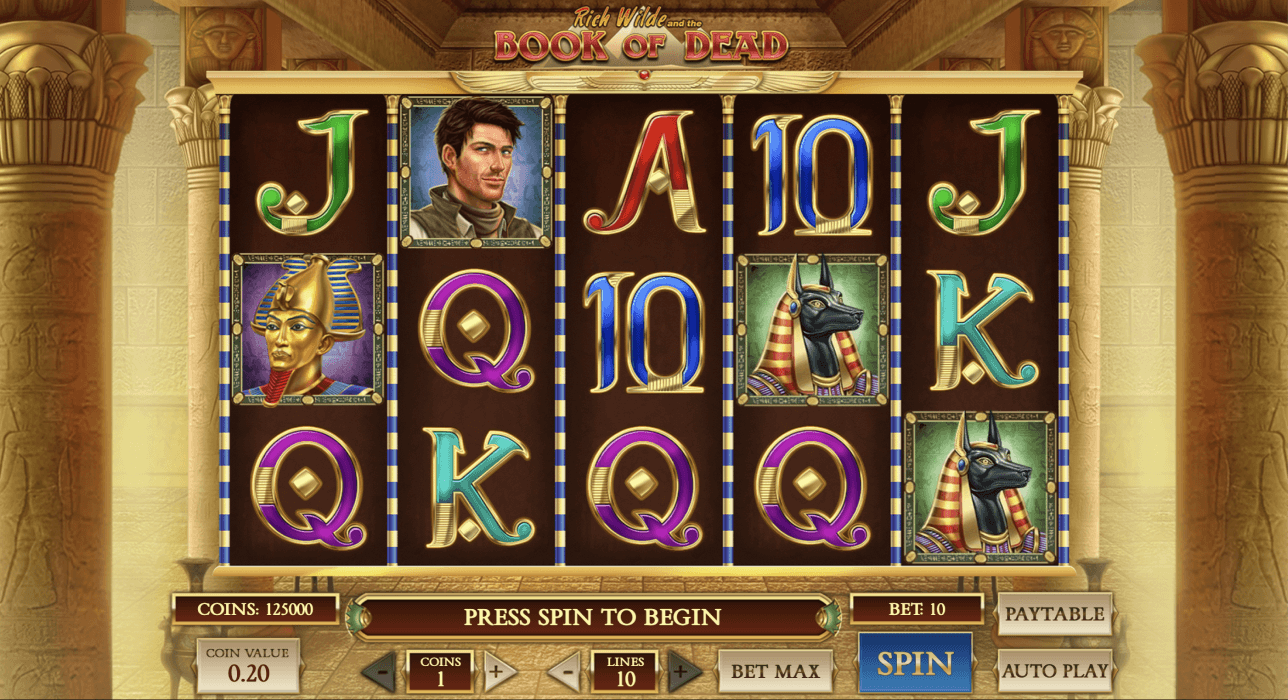
Task: Increase the number of lines
Action: (x=685, y=670)
